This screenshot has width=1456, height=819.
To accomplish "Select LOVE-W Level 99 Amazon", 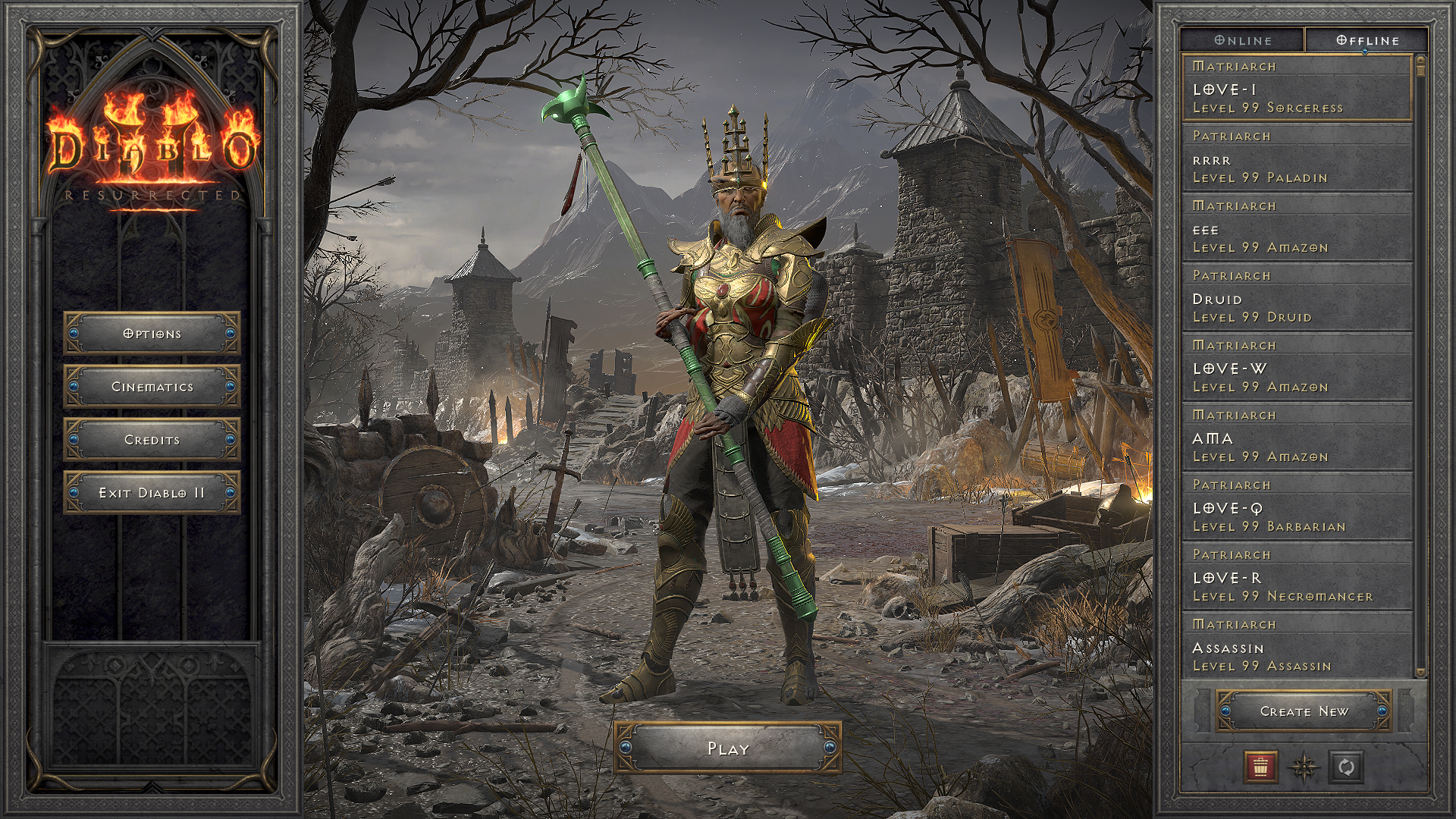I will [1297, 368].
